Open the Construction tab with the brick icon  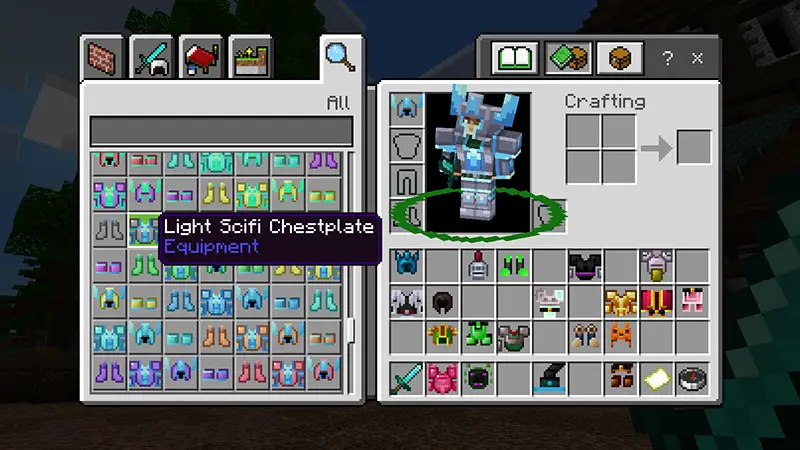pyautogui.click(x=104, y=58)
